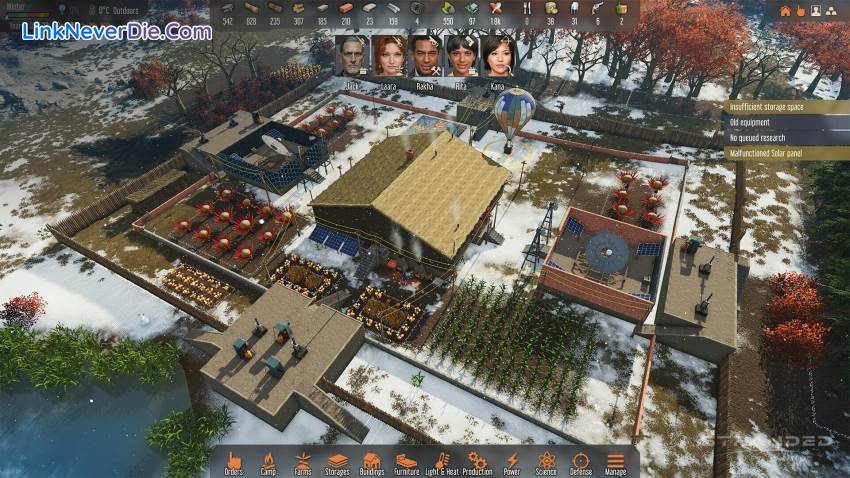
Task: Choose Rakha's portrait
Action: coord(425,56)
